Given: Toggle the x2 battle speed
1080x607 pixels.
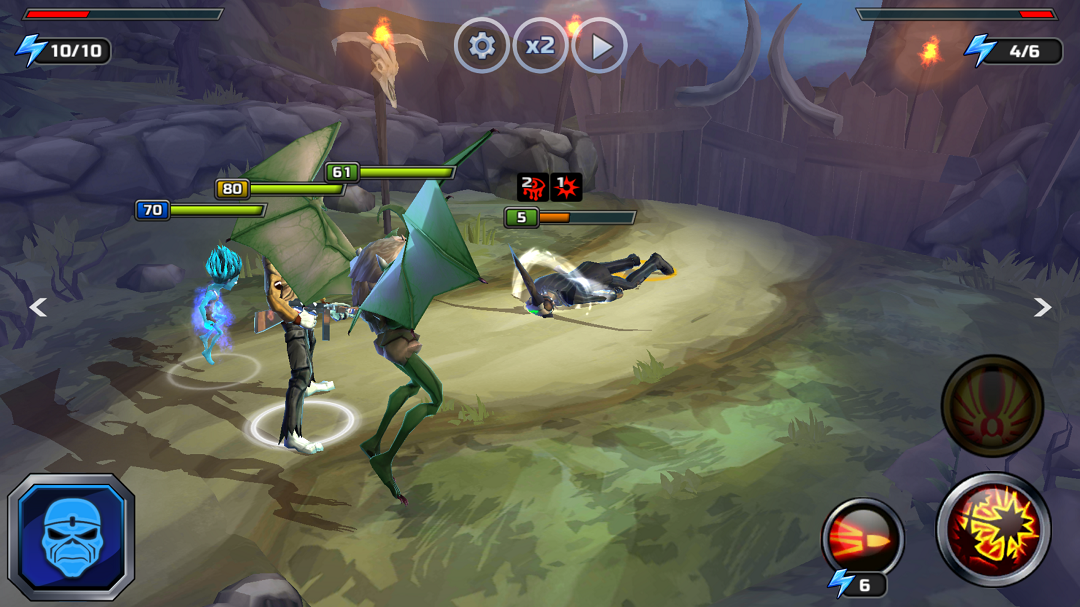Looking at the screenshot, I should pos(541,46).
